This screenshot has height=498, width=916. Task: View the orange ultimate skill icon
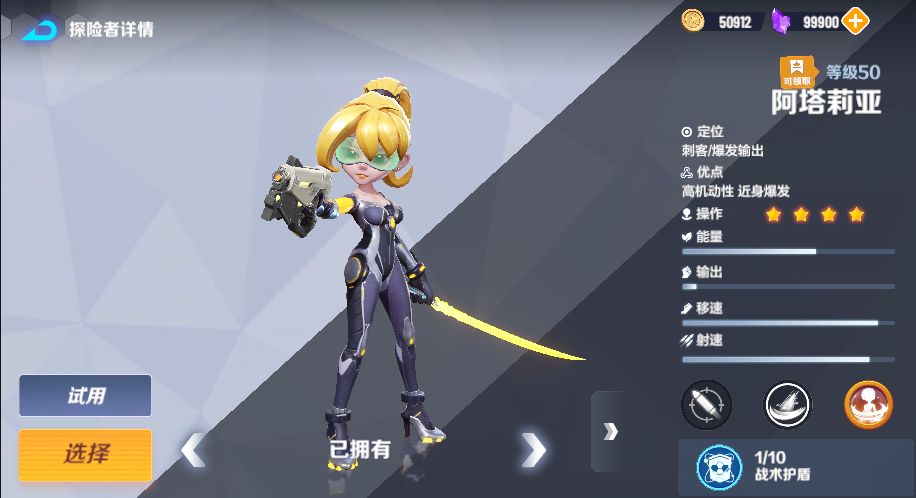pos(868,404)
